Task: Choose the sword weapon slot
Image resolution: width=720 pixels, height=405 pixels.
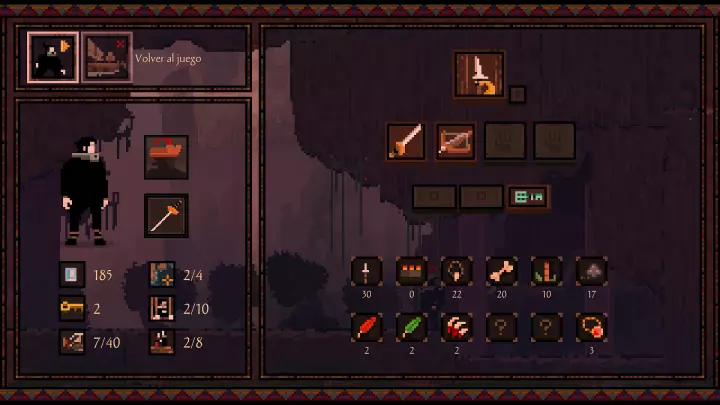Action: 407,142
